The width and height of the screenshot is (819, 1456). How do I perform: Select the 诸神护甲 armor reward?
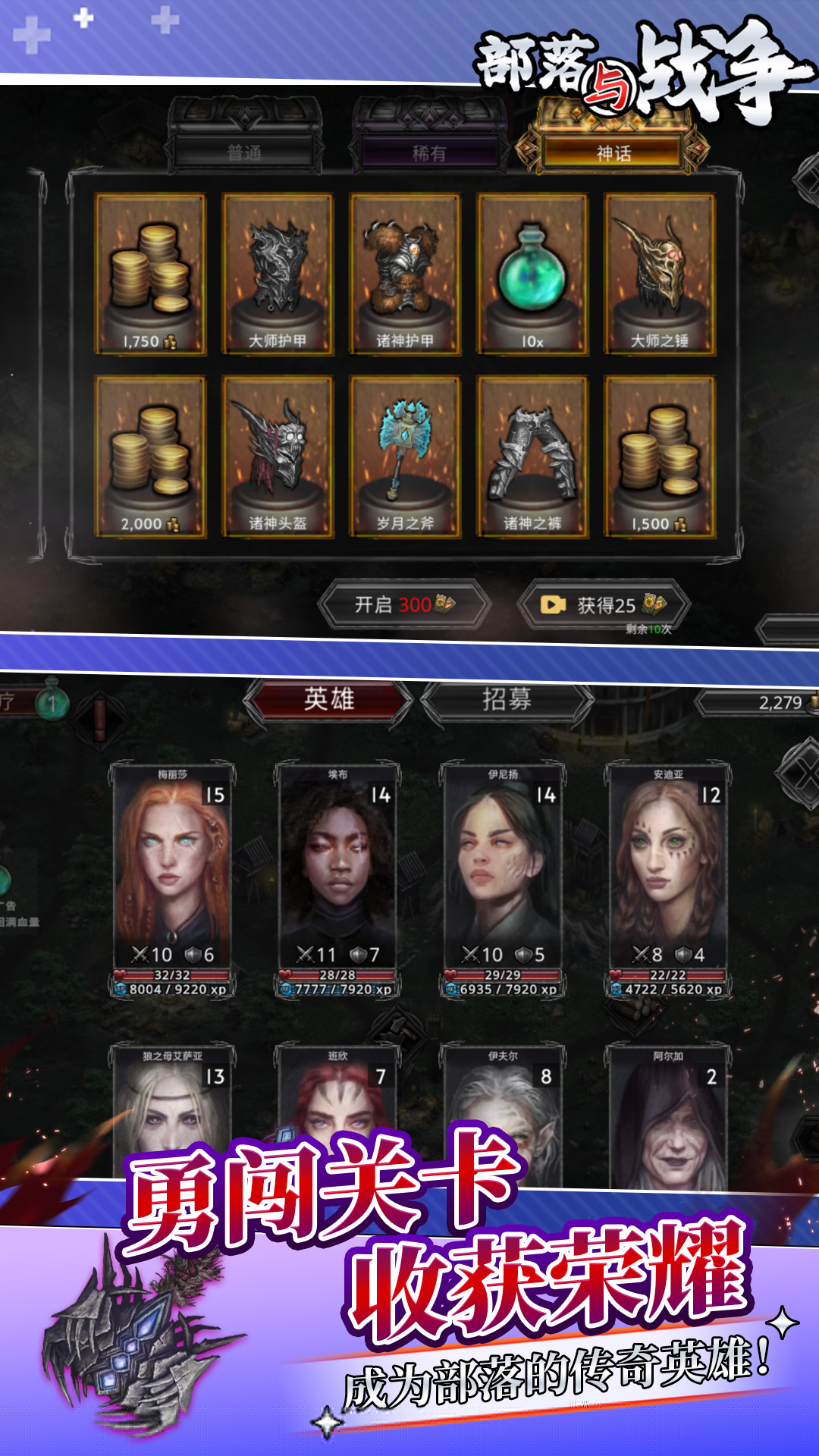(405, 273)
